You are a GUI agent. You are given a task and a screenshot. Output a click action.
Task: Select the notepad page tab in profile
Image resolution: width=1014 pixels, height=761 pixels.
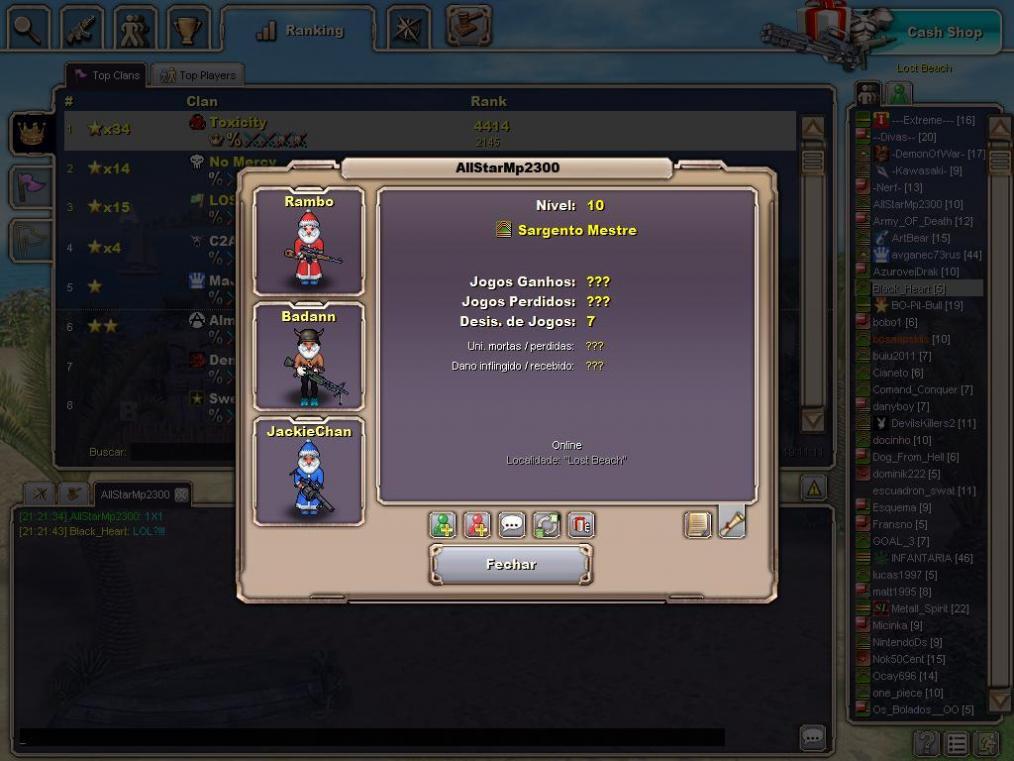click(698, 524)
